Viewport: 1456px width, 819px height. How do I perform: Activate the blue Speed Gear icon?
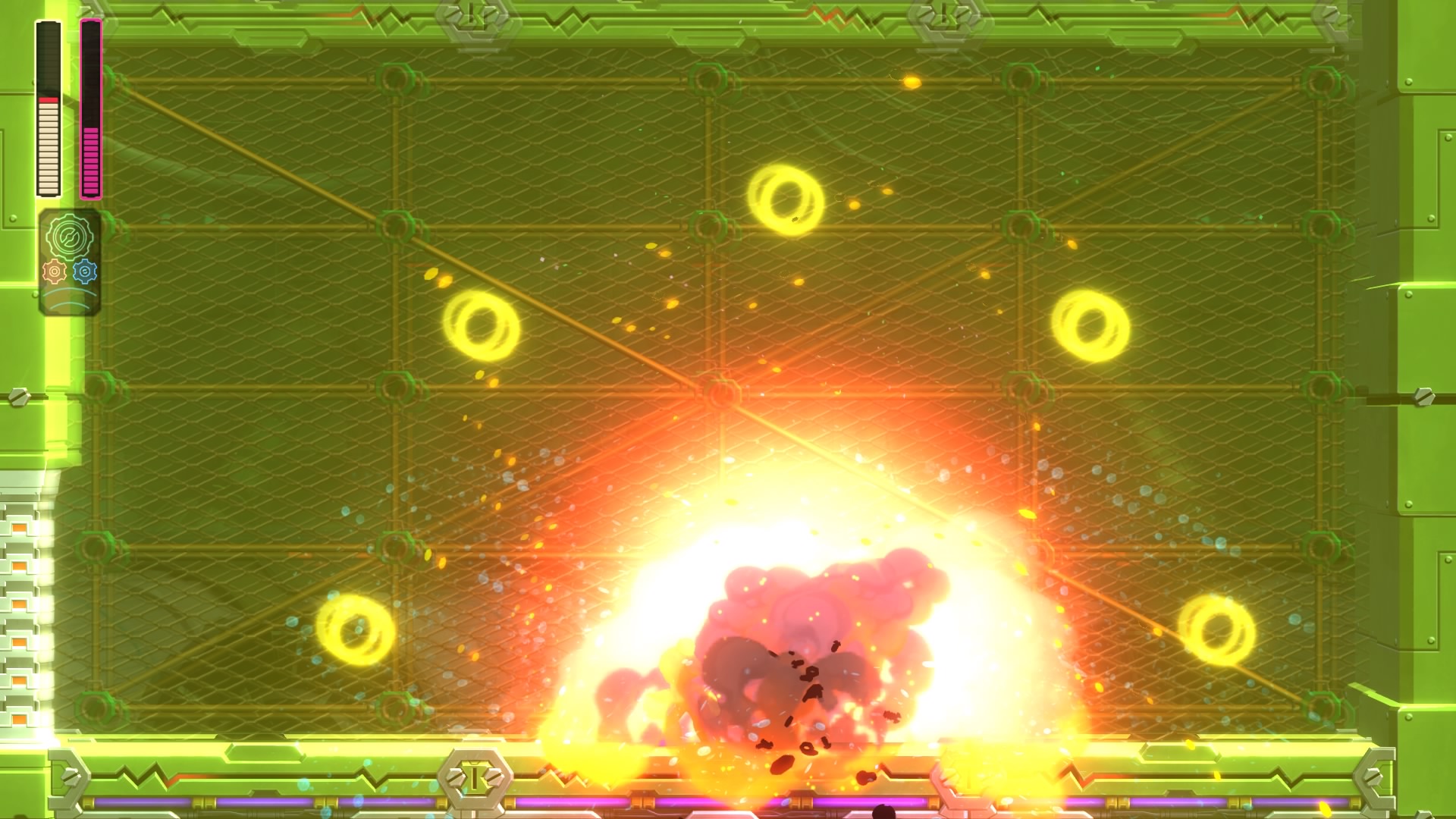[x=85, y=270]
